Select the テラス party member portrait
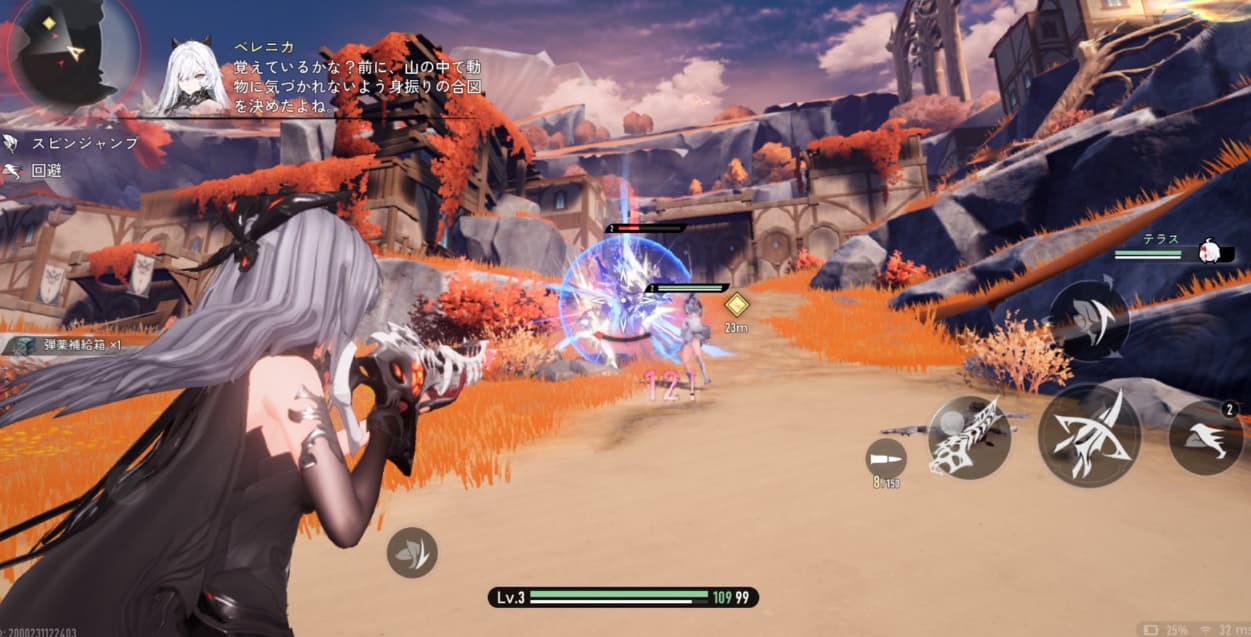The width and height of the screenshot is (1251, 637). point(1214,250)
